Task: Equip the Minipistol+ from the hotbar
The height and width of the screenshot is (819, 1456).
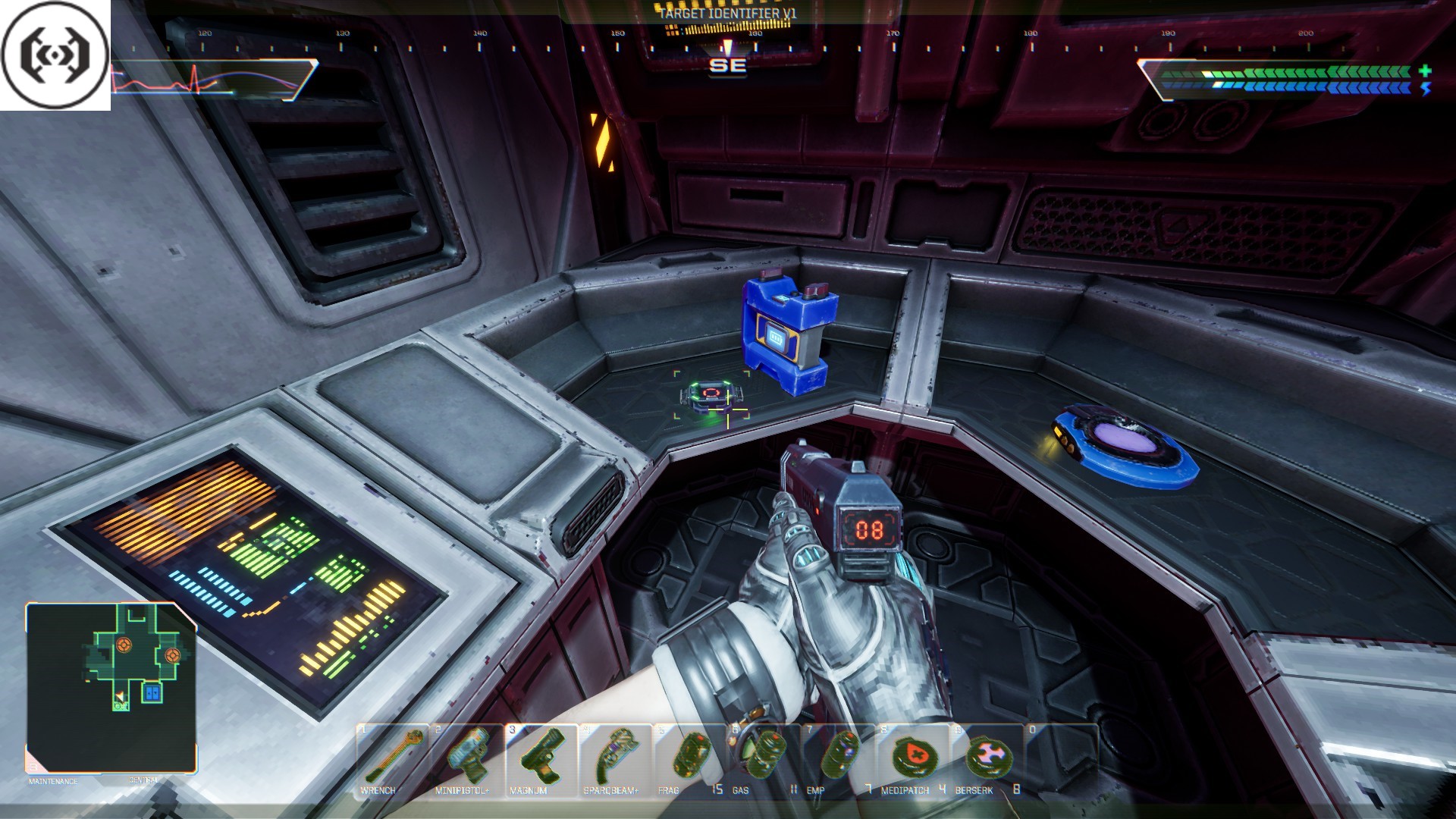Action: pos(466,758)
